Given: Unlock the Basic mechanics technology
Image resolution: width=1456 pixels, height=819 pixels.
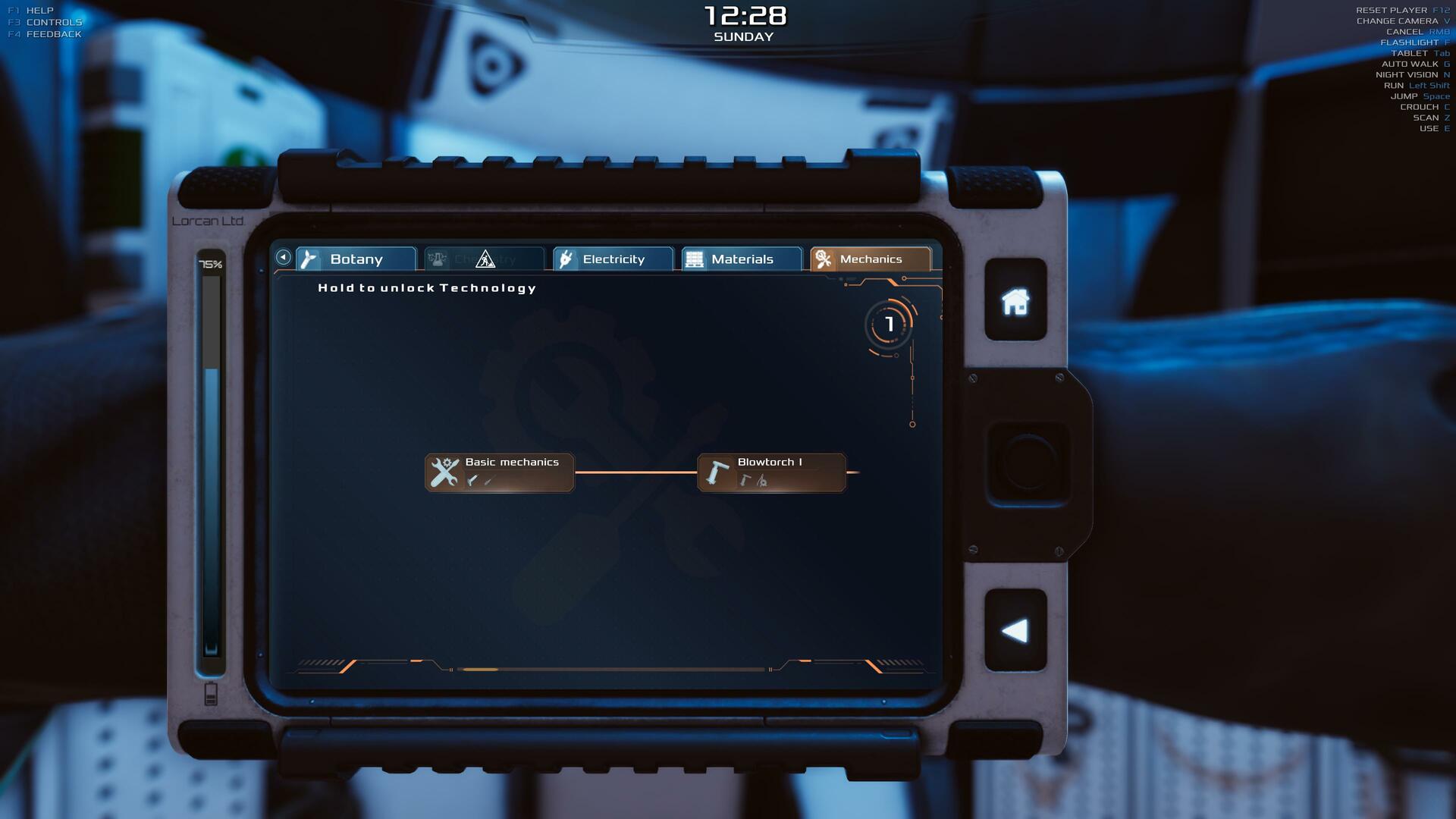Looking at the screenshot, I should click(x=500, y=472).
